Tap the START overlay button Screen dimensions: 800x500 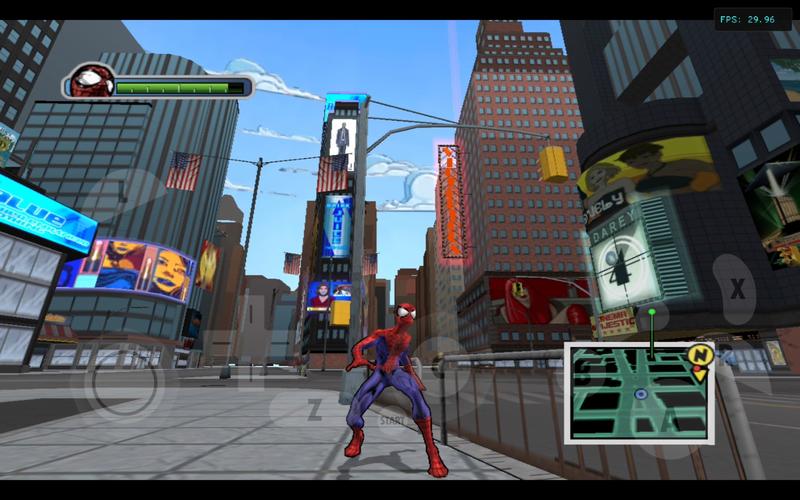pyautogui.click(x=392, y=421)
